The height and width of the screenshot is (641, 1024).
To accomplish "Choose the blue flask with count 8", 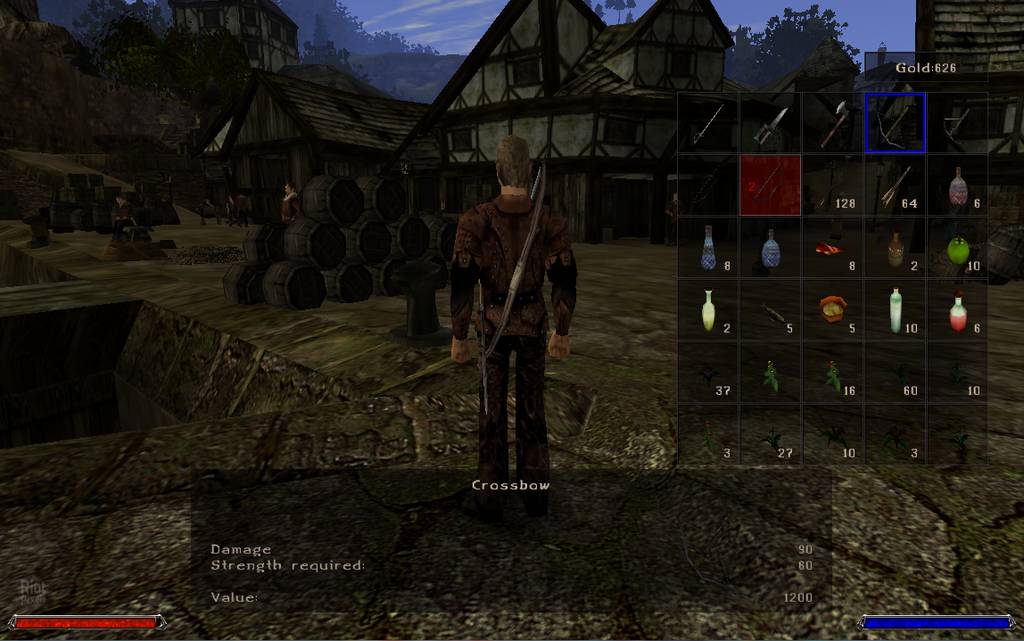I will (x=708, y=248).
